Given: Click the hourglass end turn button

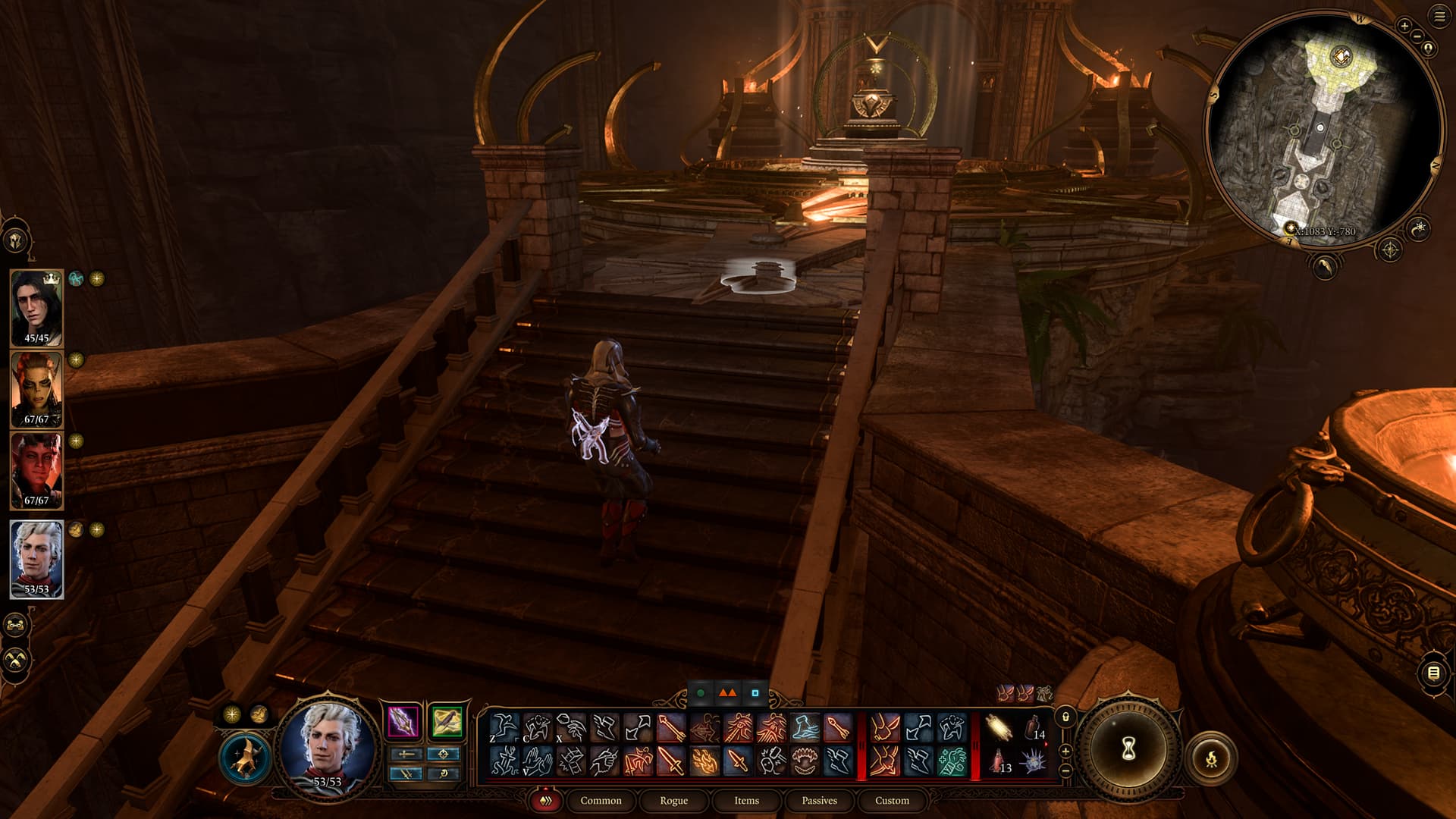Looking at the screenshot, I should click(1128, 750).
